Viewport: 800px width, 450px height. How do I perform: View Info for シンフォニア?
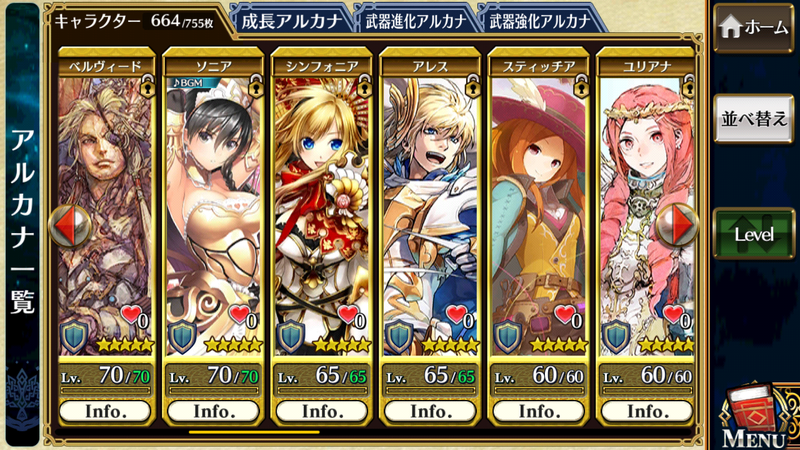pyautogui.click(x=322, y=411)
